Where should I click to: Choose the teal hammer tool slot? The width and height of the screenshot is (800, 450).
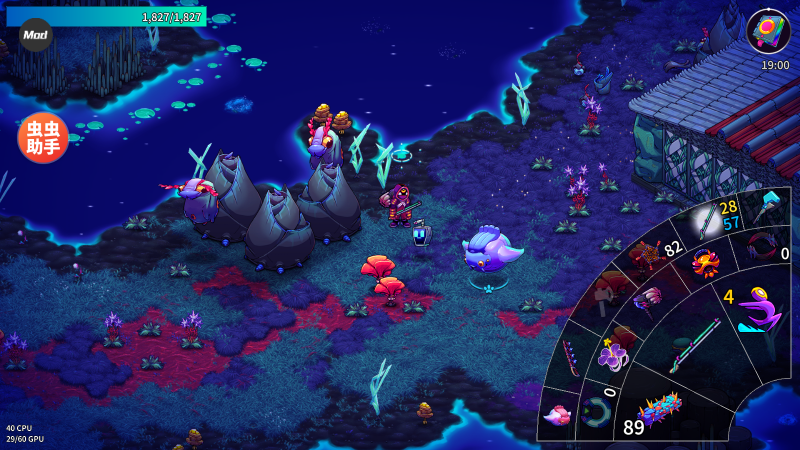(767, 206)
